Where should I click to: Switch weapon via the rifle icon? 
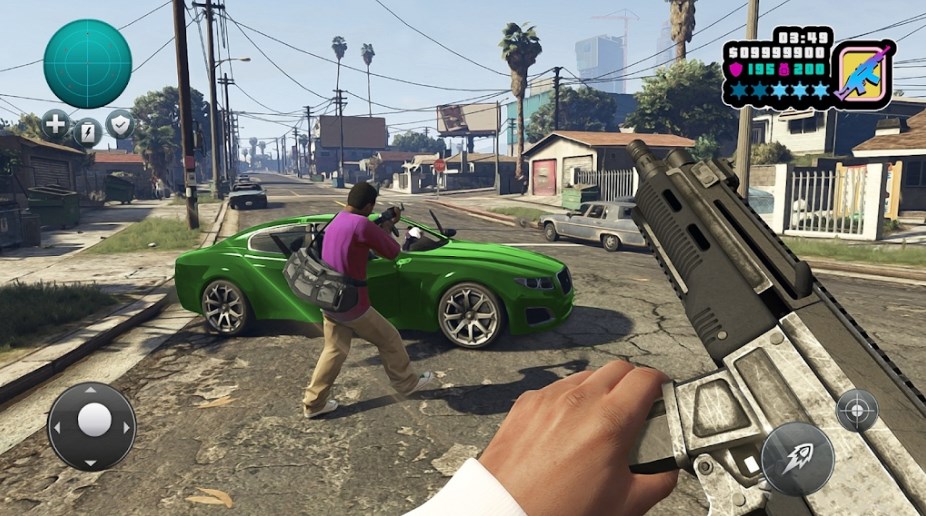(x=864, y=73)
